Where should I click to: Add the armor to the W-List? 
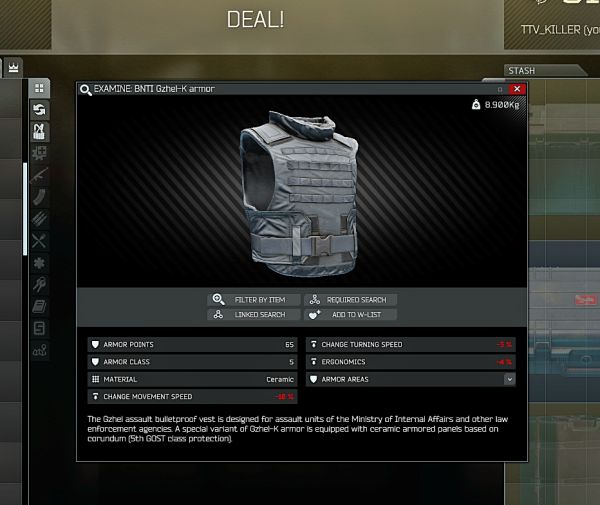pos(349,314)
